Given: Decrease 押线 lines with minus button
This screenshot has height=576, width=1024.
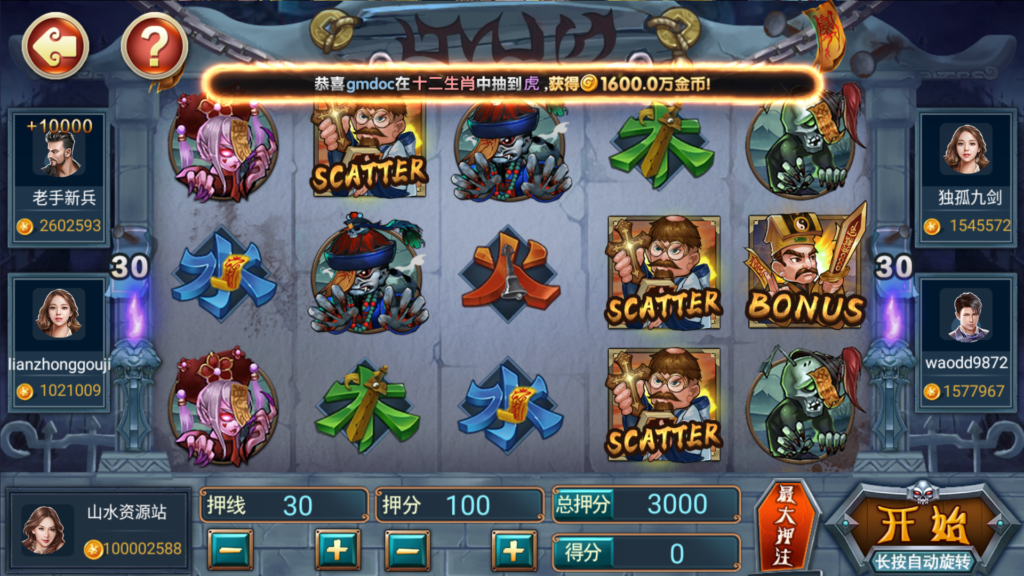Looking at the screenshot, I should pos(230,550).
